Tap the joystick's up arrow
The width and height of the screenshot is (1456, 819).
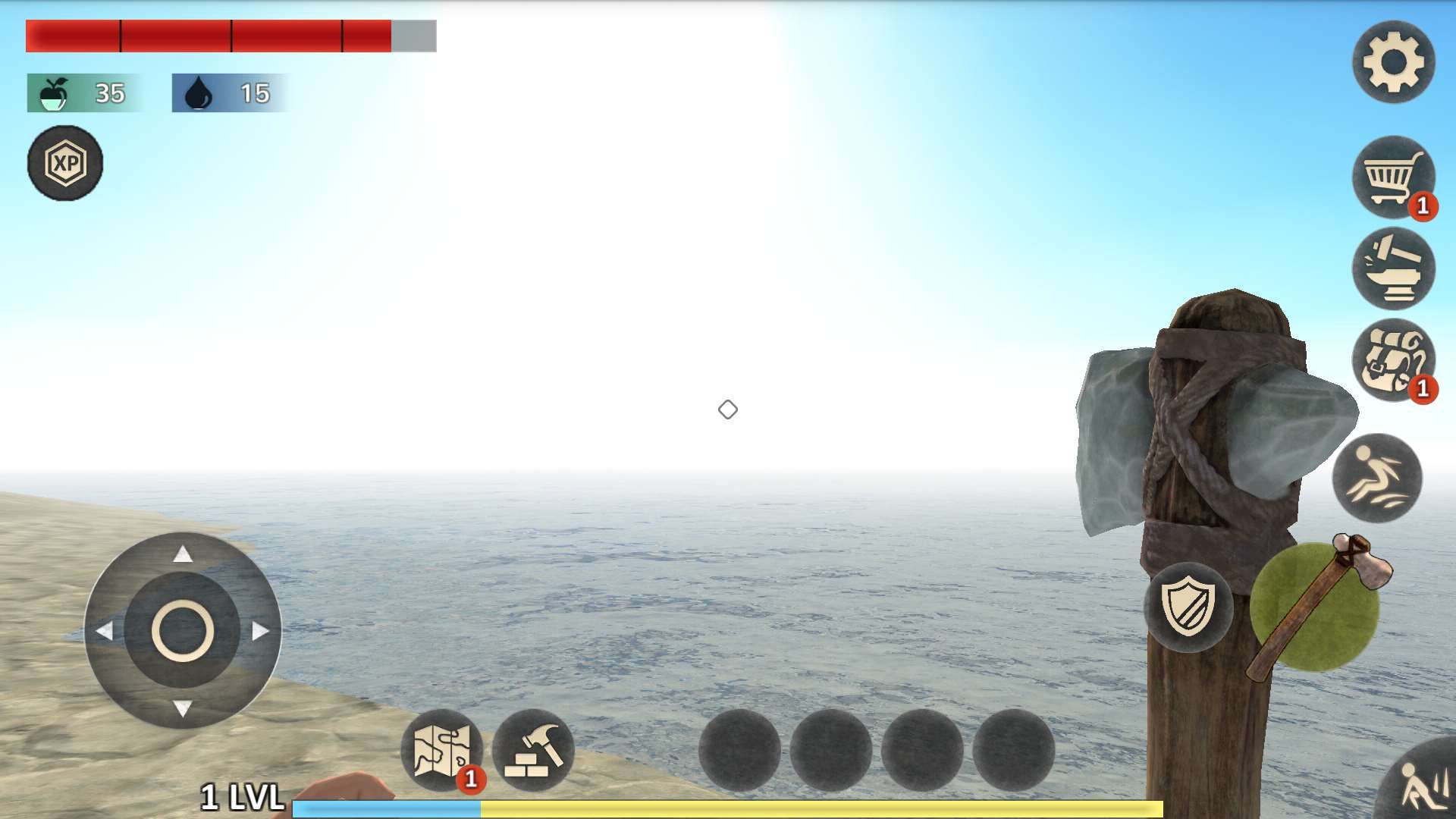[x=183, y=554]
